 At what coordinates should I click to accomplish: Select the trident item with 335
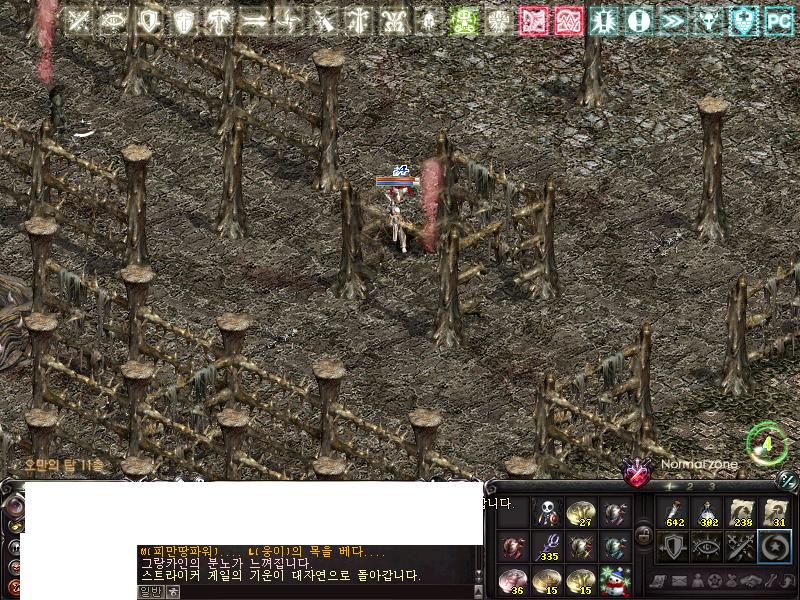pyautogui.click(x=547, y=547)
